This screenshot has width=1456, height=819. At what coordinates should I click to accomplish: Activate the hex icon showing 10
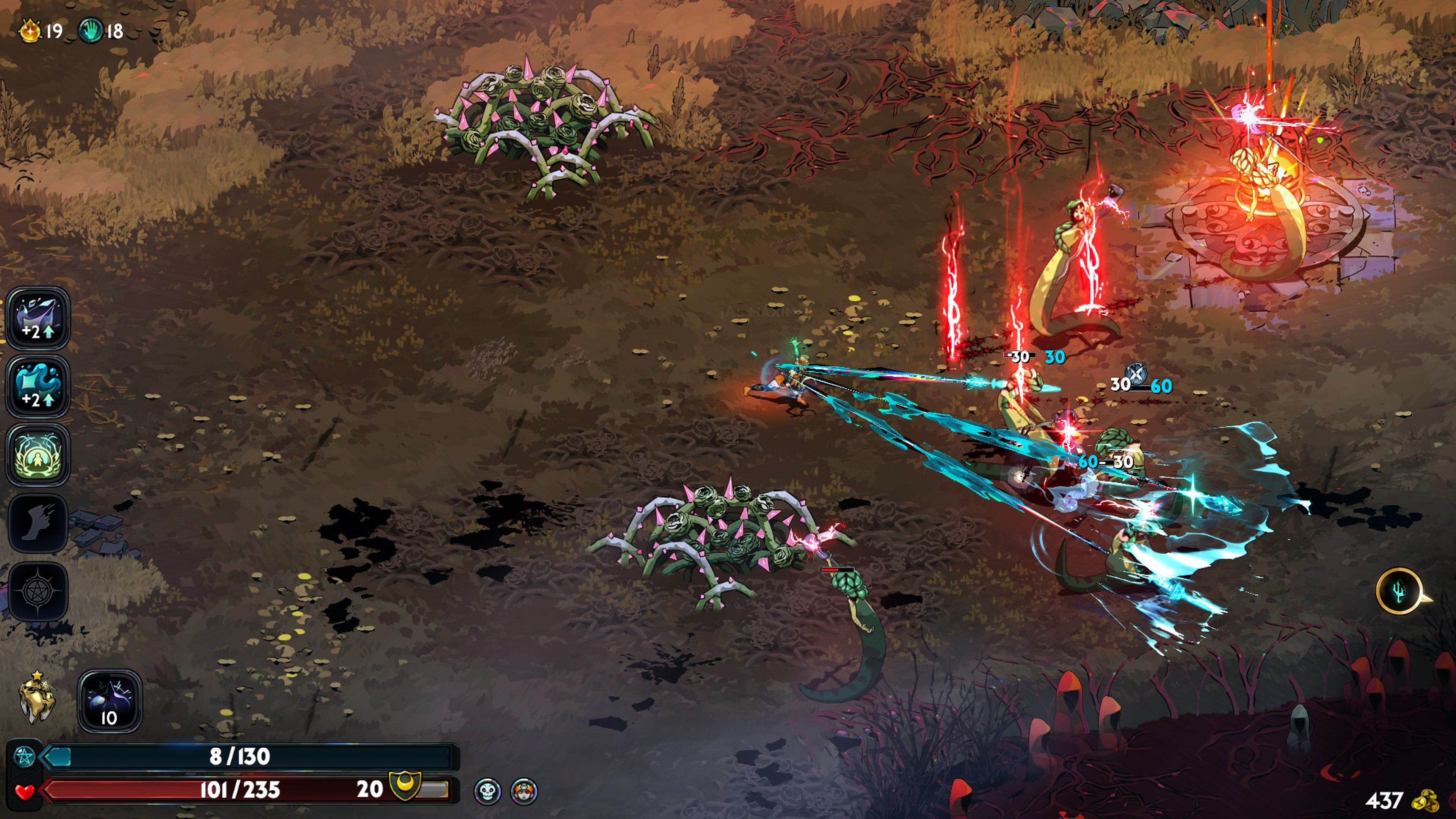[x=109, y=701]
